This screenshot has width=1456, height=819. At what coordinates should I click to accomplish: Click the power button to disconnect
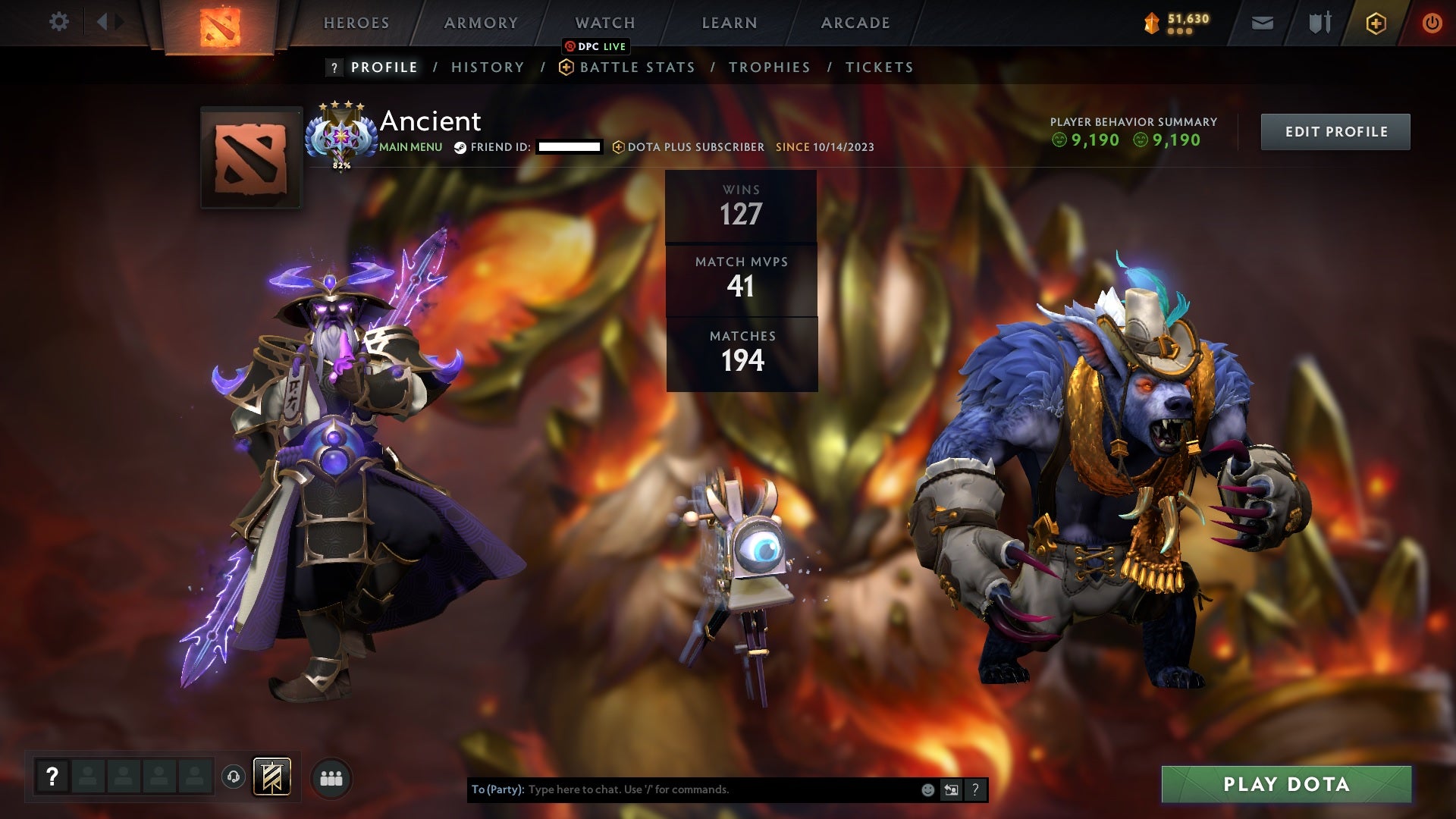(x=1432, y=23)
